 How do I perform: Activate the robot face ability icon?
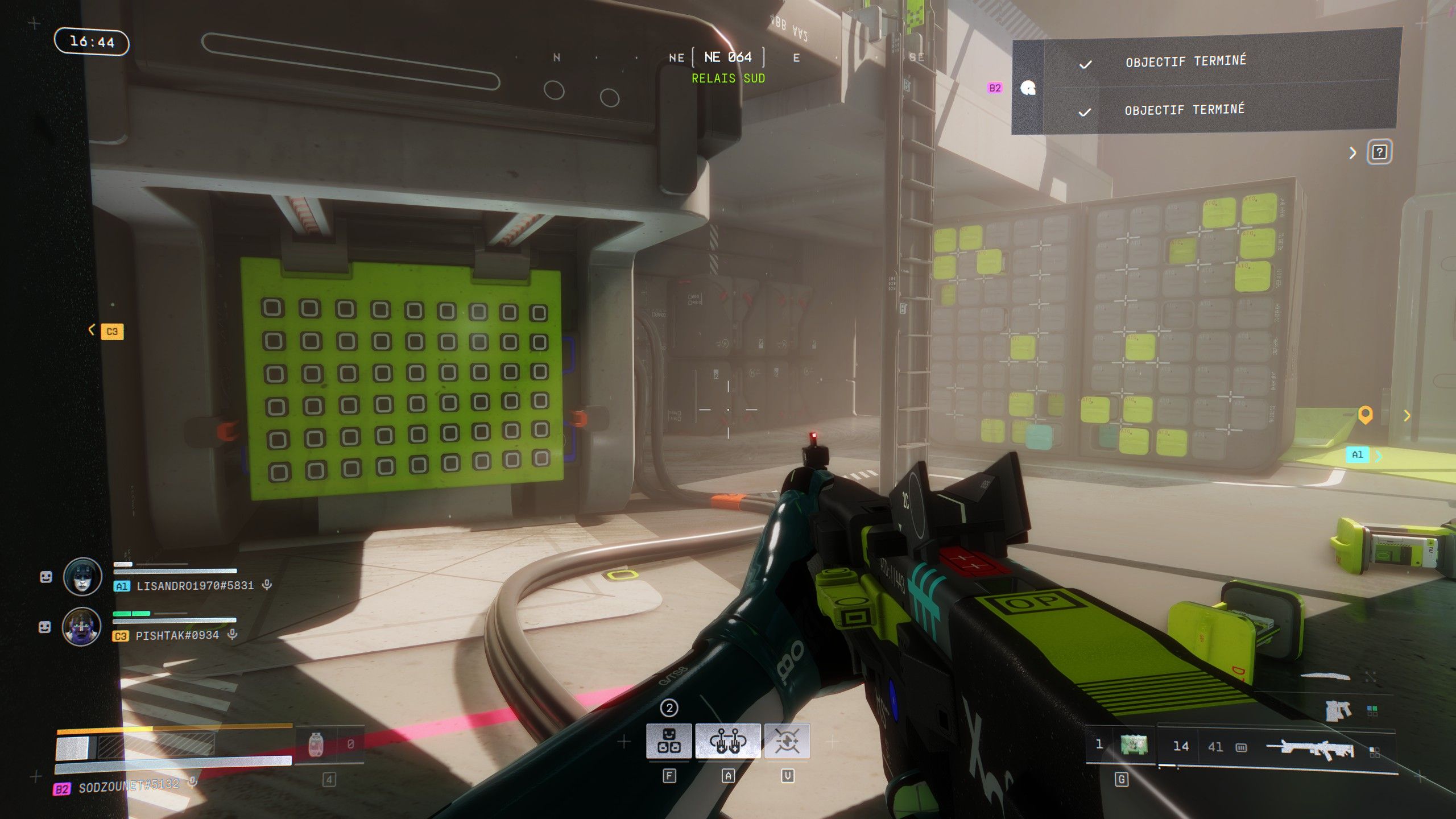coord(669,741)
